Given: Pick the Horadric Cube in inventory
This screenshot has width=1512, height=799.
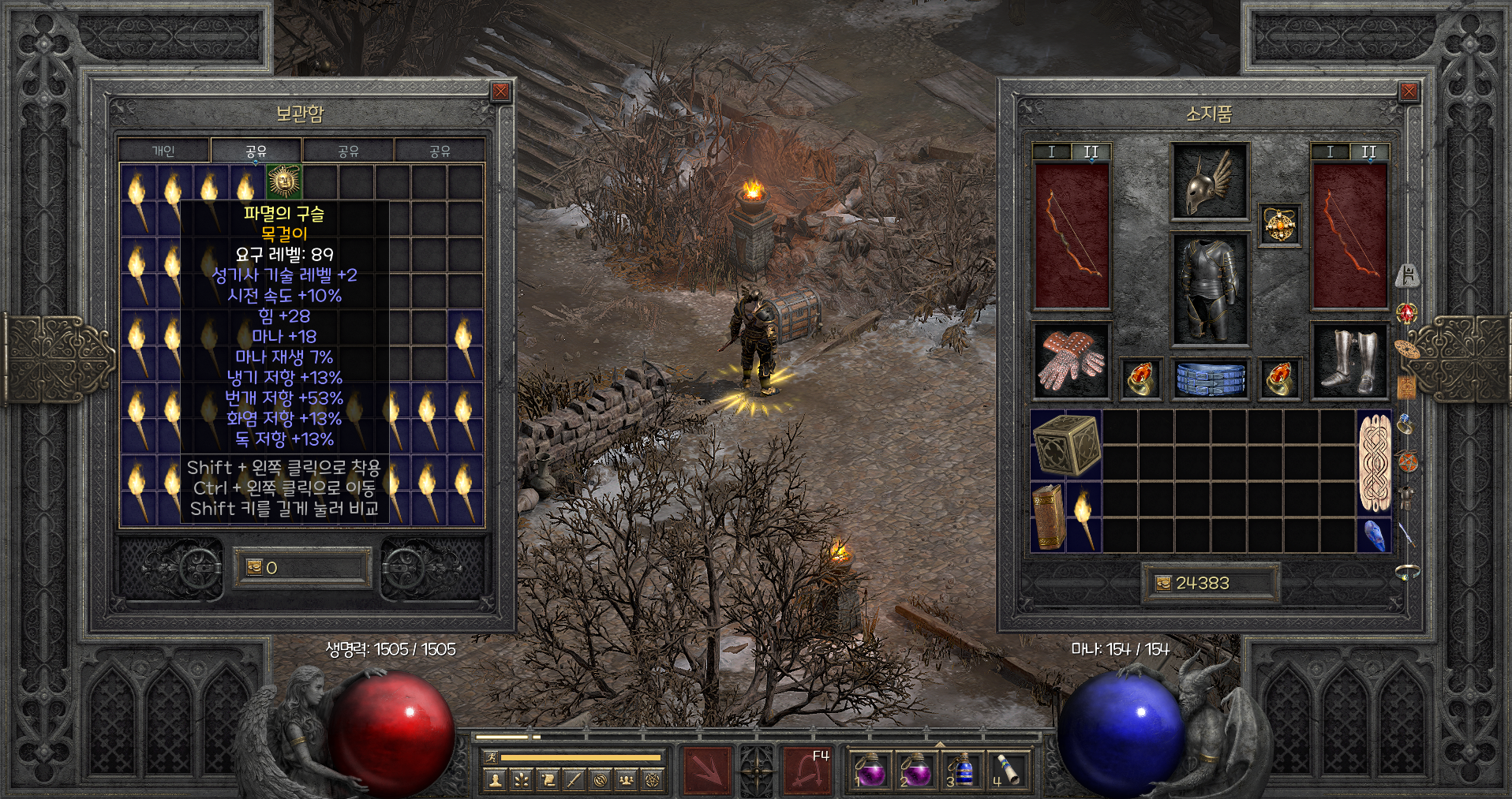Looking at the screenshot, I should [x=1065, y=445].
